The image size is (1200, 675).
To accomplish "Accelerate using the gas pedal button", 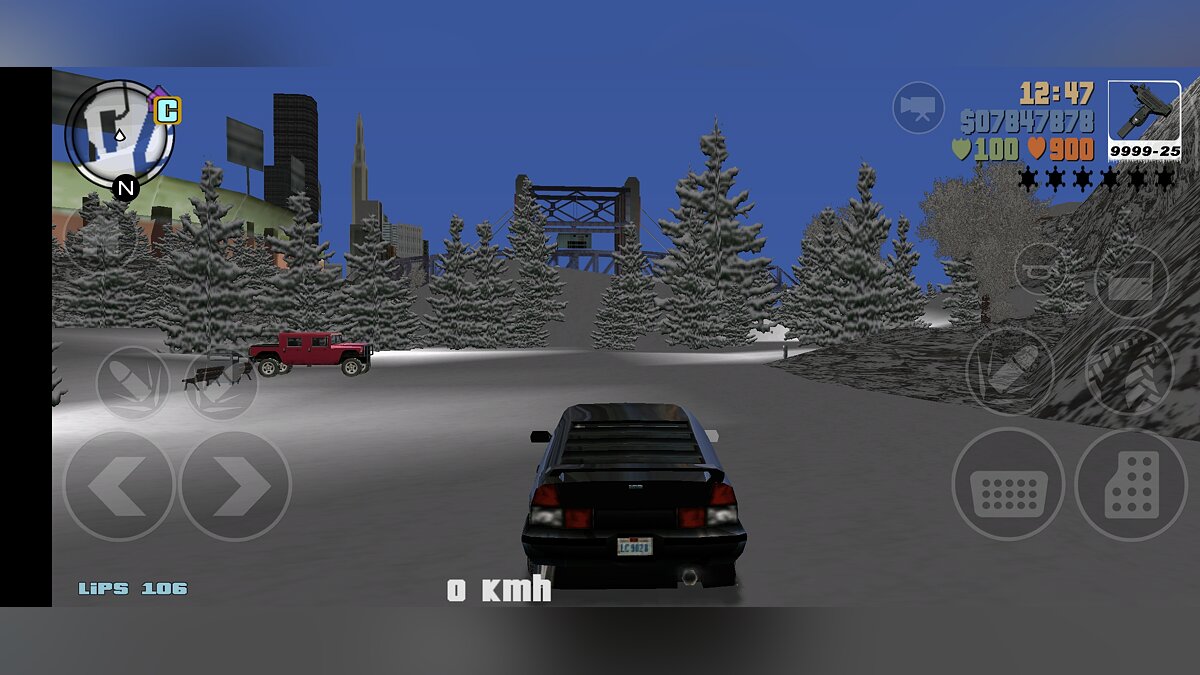I will point(1131,485).
